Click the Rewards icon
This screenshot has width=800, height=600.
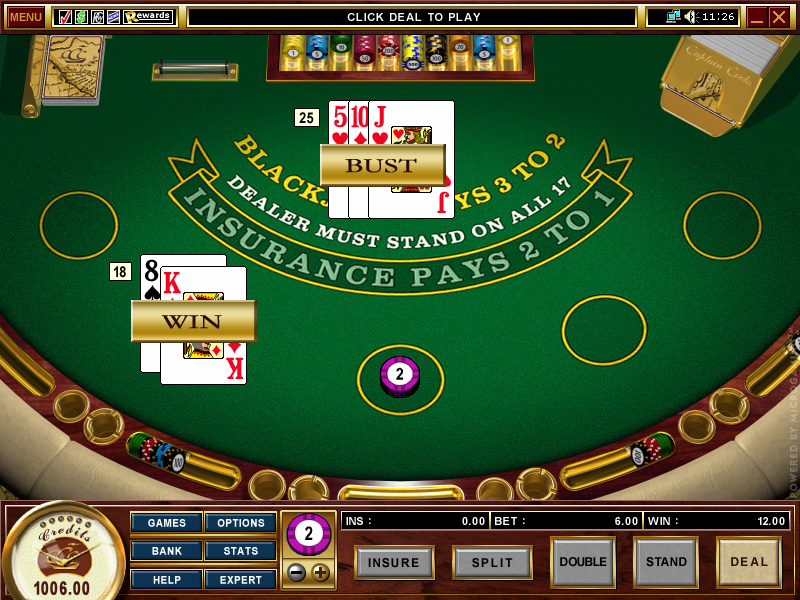[148, 17]
